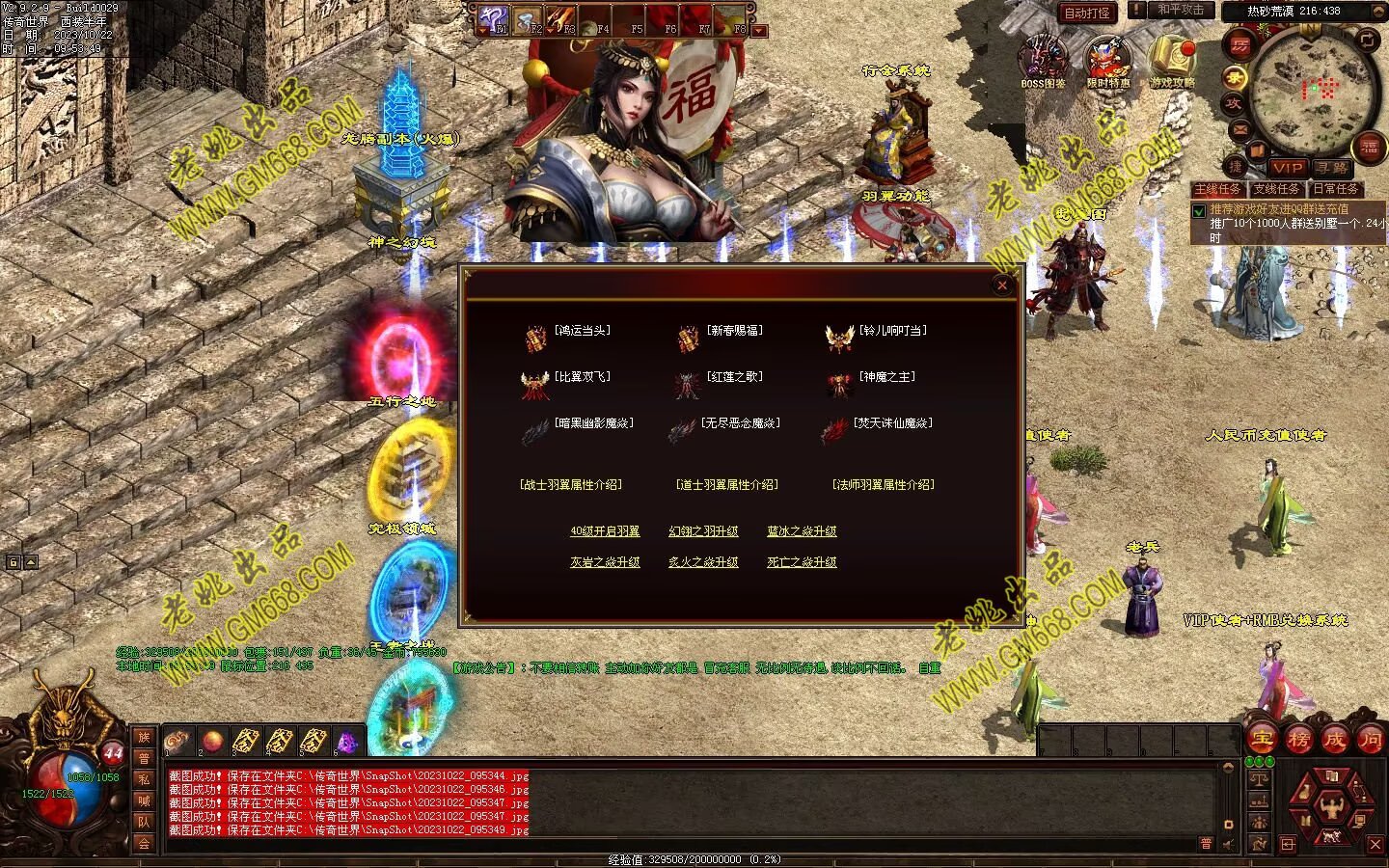1389x868 pixels.
Task: Open the 游戏攻略 game guide book
Action: coord(1171,60)
